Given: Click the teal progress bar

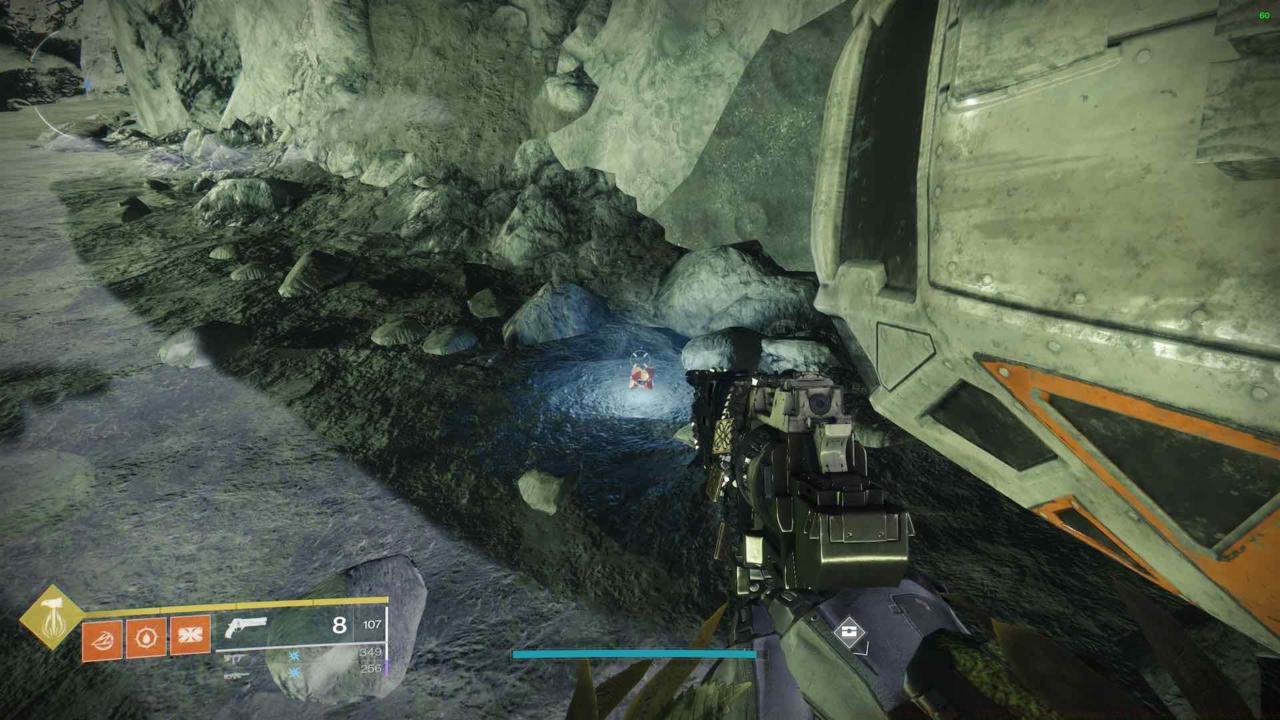Looking at the screenshot, I should (635, 653).
